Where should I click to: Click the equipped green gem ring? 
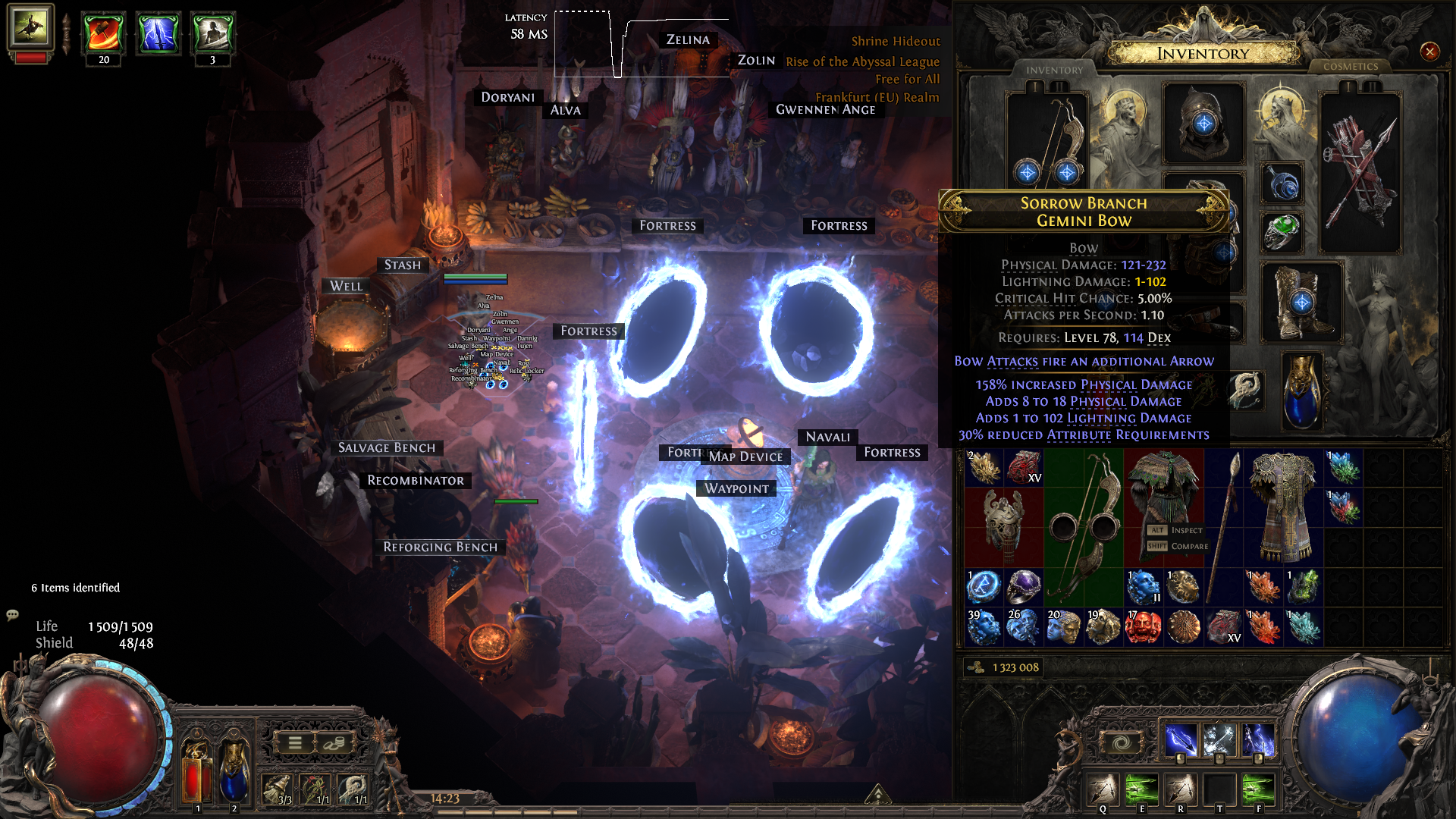click(x=1282, y=231)
